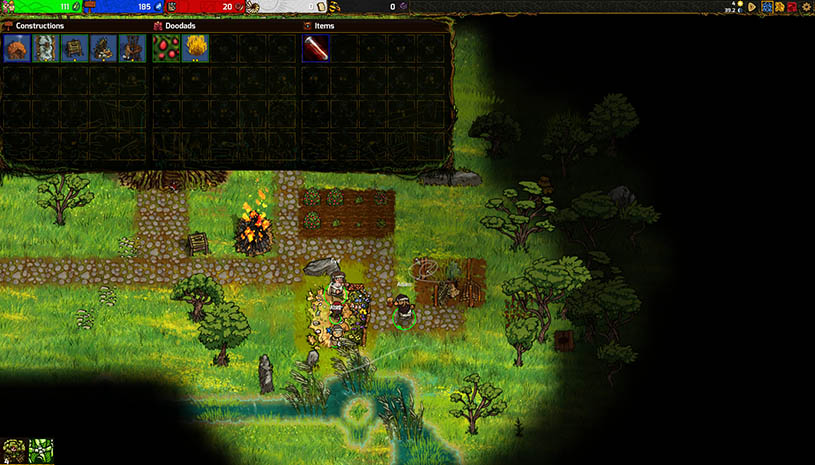This screenshot has height=465, width=815.
Task: Open the orange puzzle-piece menu icon
Action: pos(779,7)
